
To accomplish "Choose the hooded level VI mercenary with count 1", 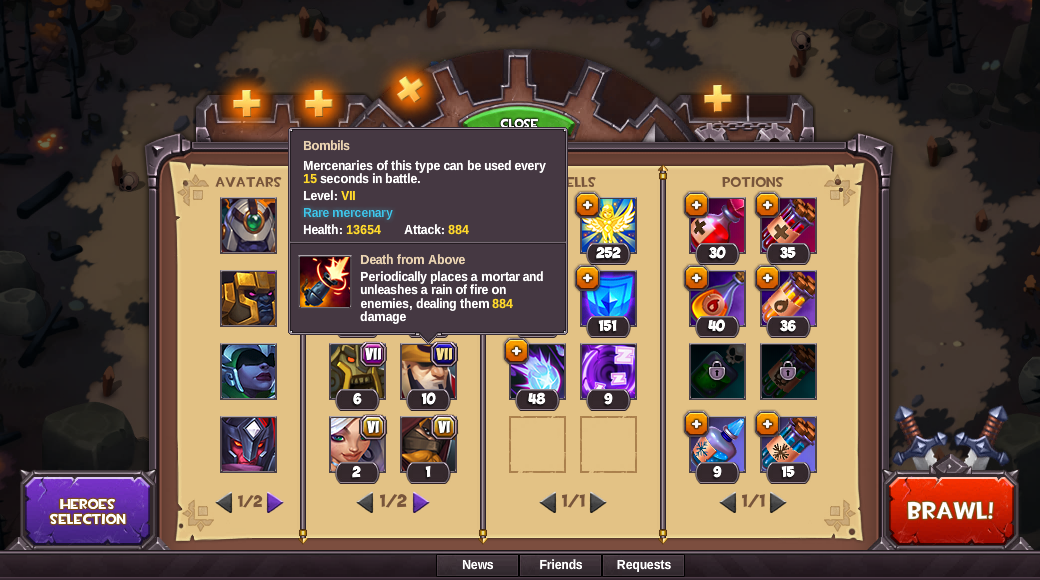I will (x=428, y=444).
